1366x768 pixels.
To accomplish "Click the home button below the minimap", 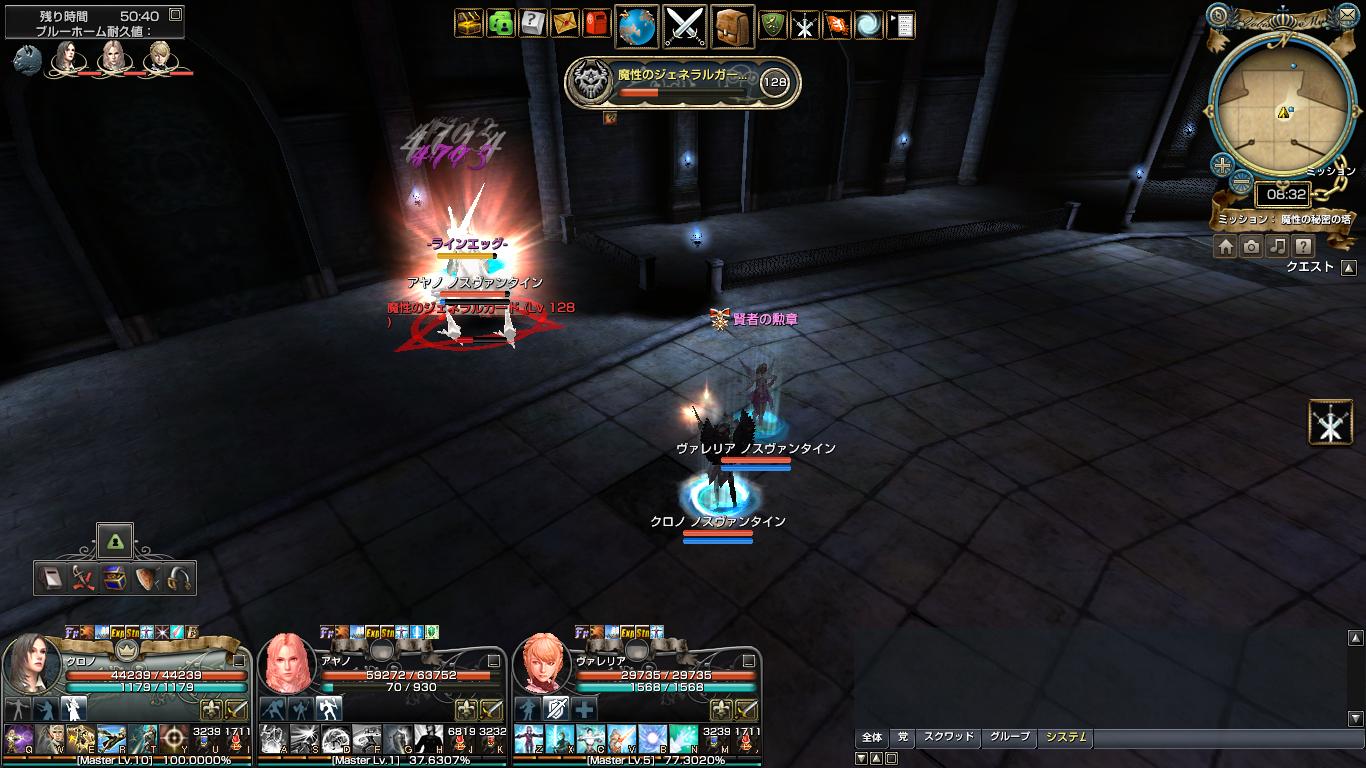I will (x=1226, y=246).
